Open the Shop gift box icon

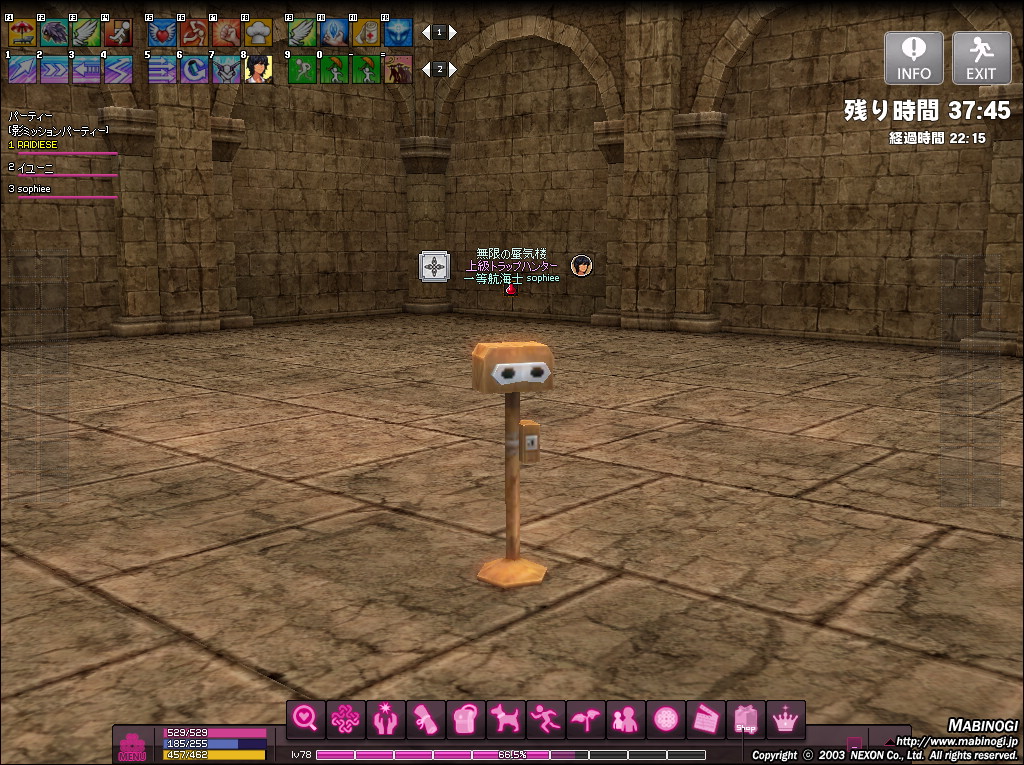(x=745, y=719)
